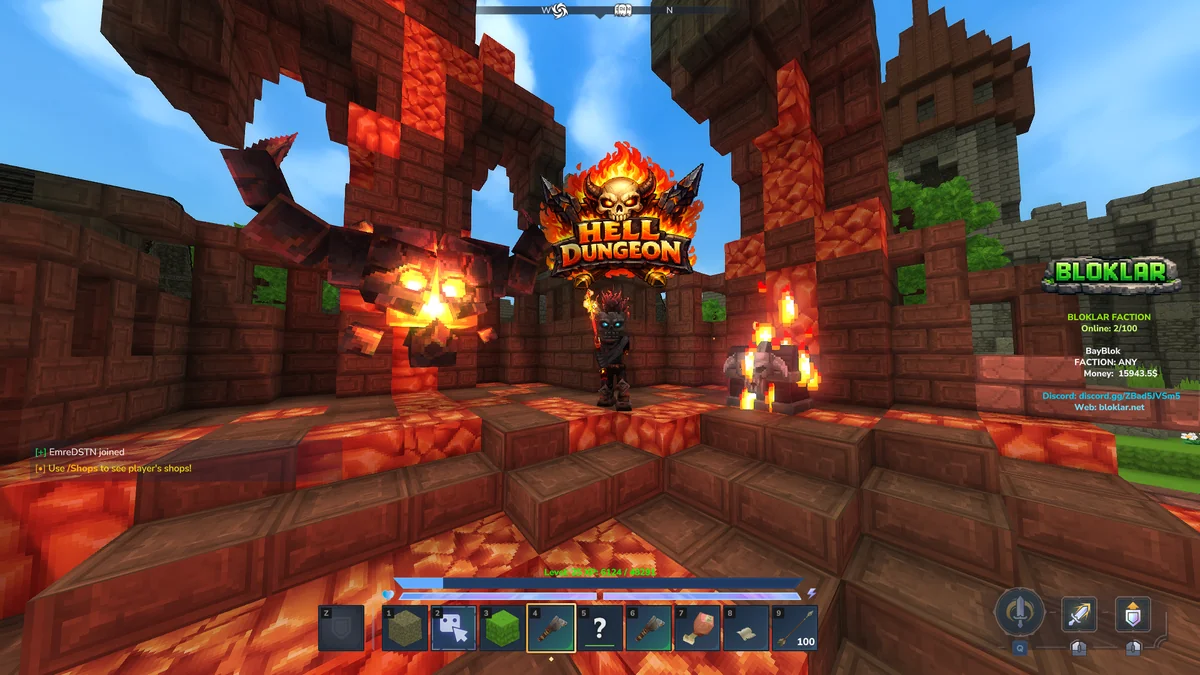Choose the highlighted tool in slot 4
Viewport: 1200px width, 675px height.
tap(551, 628)
